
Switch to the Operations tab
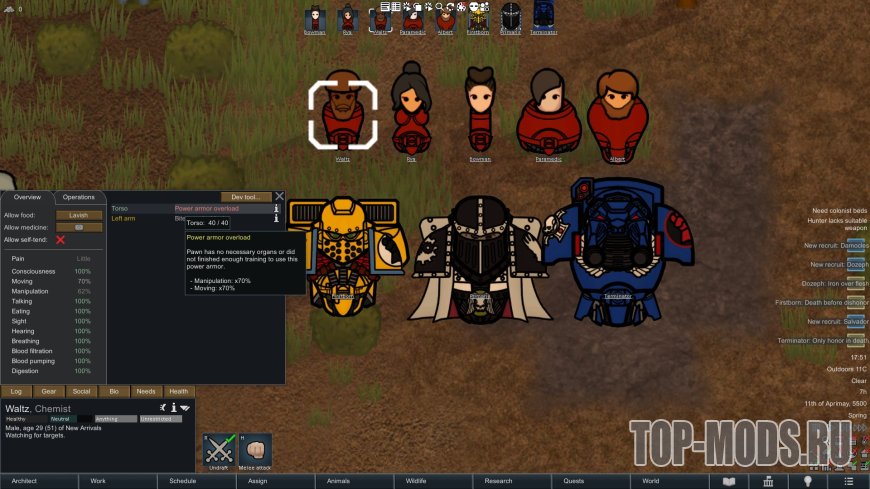pos(78,197)
